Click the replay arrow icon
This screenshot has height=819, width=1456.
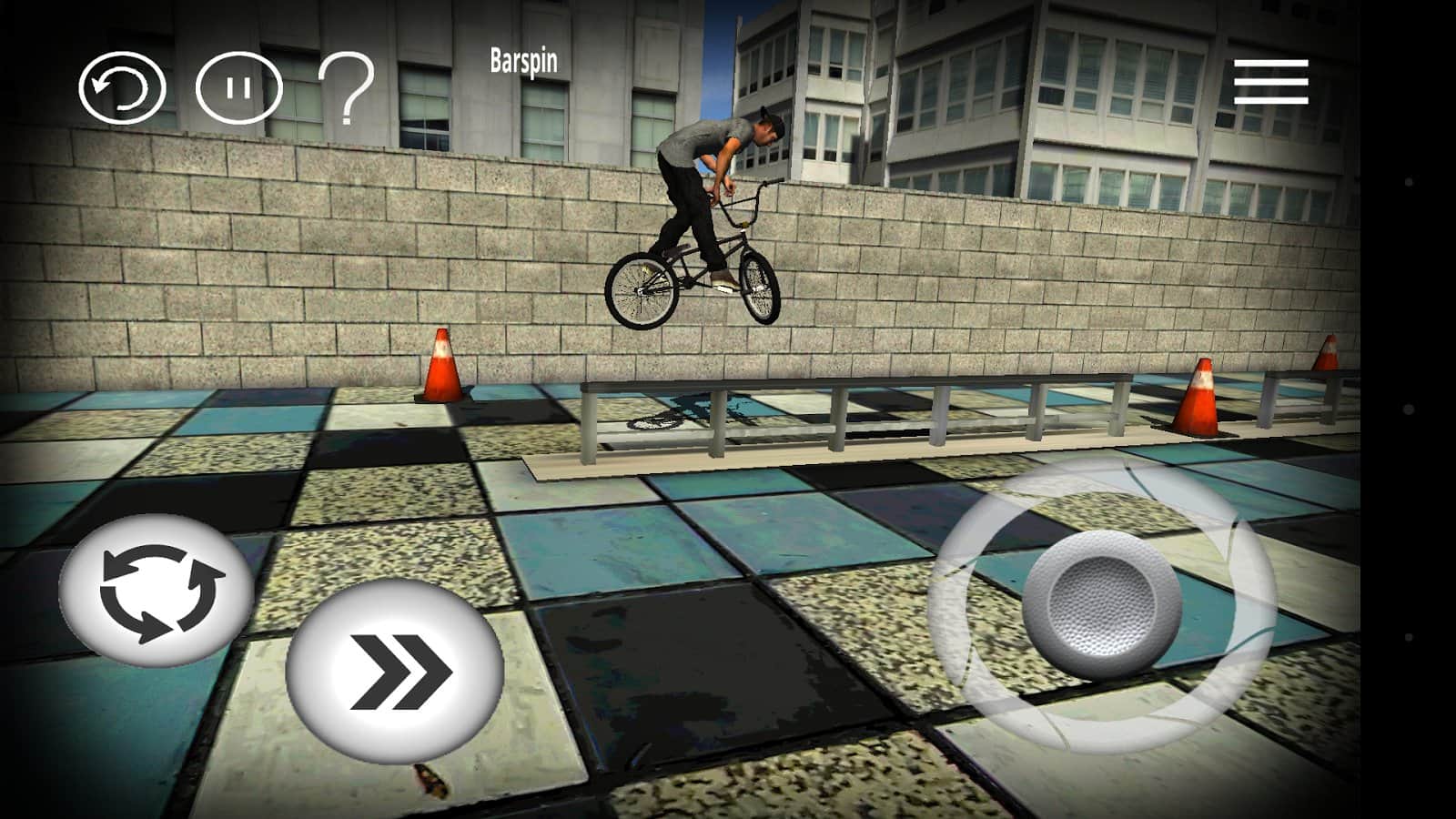[121, 87]
